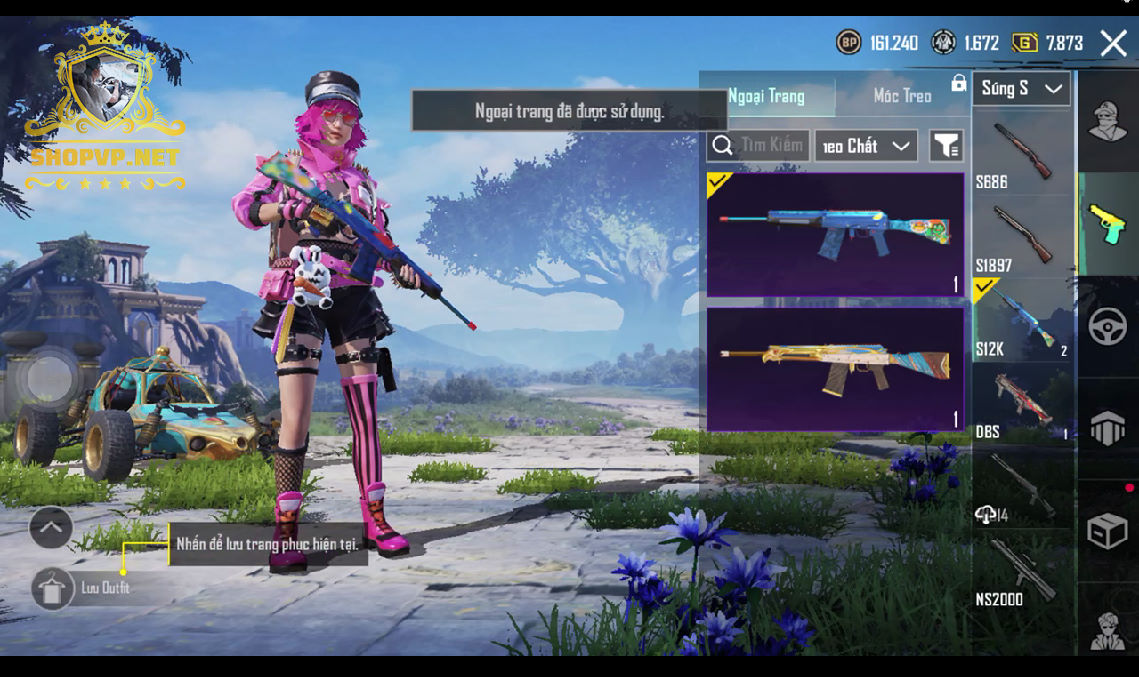
Task: Save the current look with Lưu Outfit
Action: tap(52, 589)
